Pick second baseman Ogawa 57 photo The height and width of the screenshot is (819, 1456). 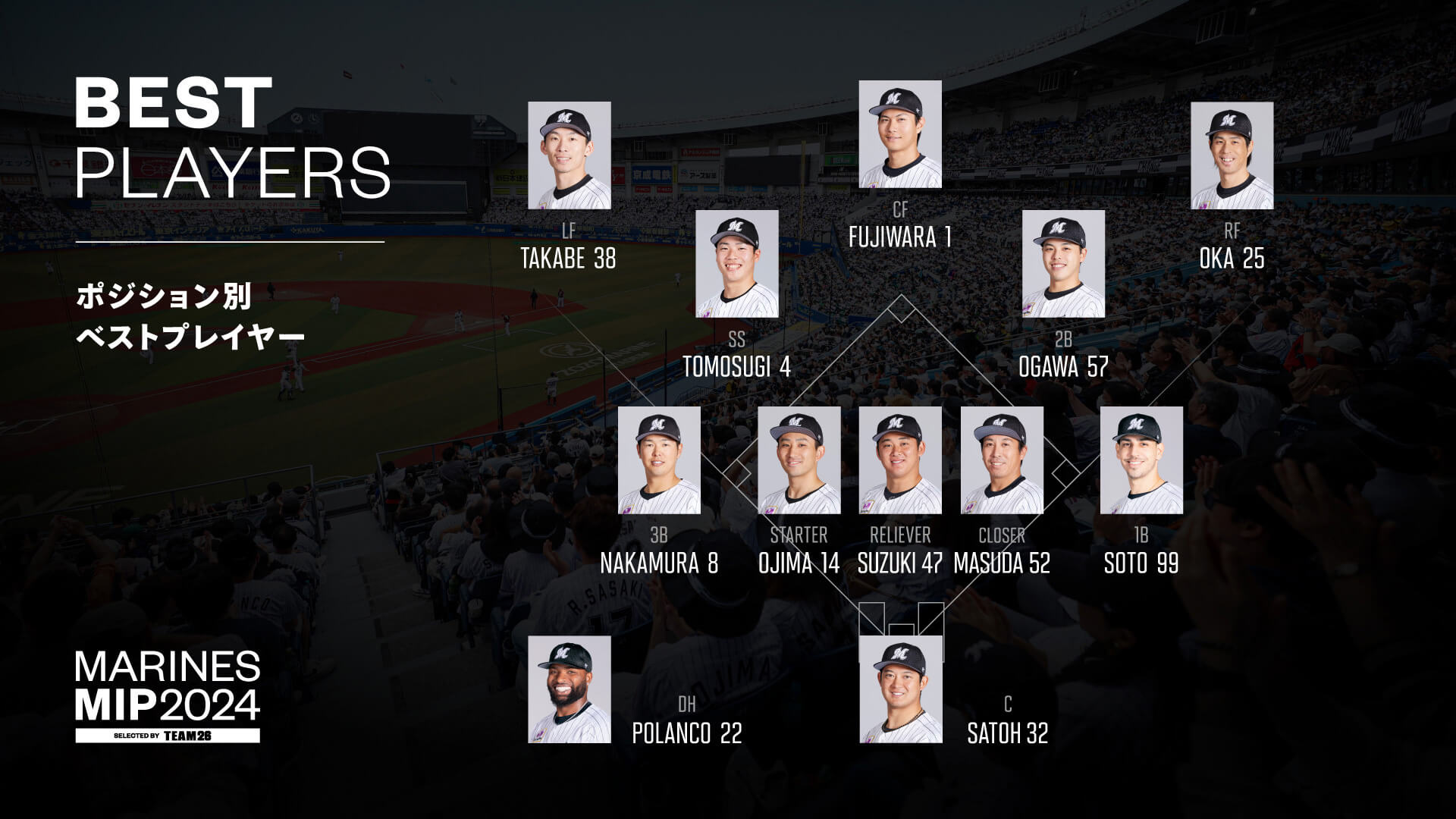(1063, 264)
